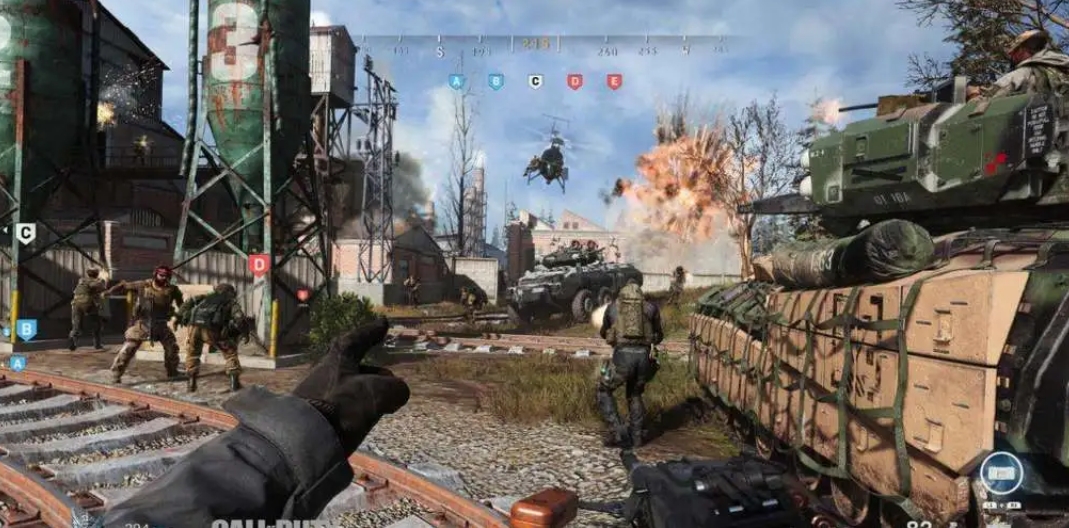
Task: Pick the red E objective on the compass
Action: click(x=614, y=82)
